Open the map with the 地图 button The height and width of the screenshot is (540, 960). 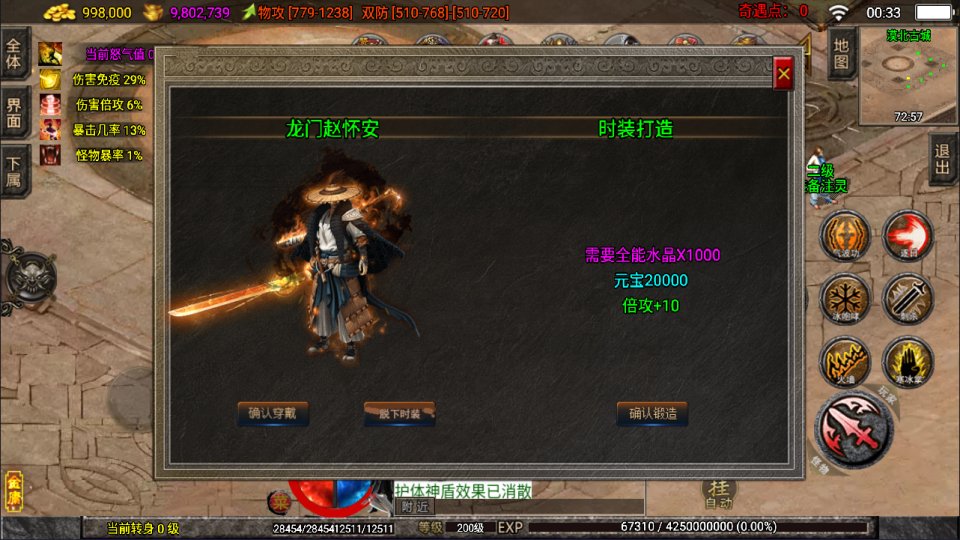(841, 53)
